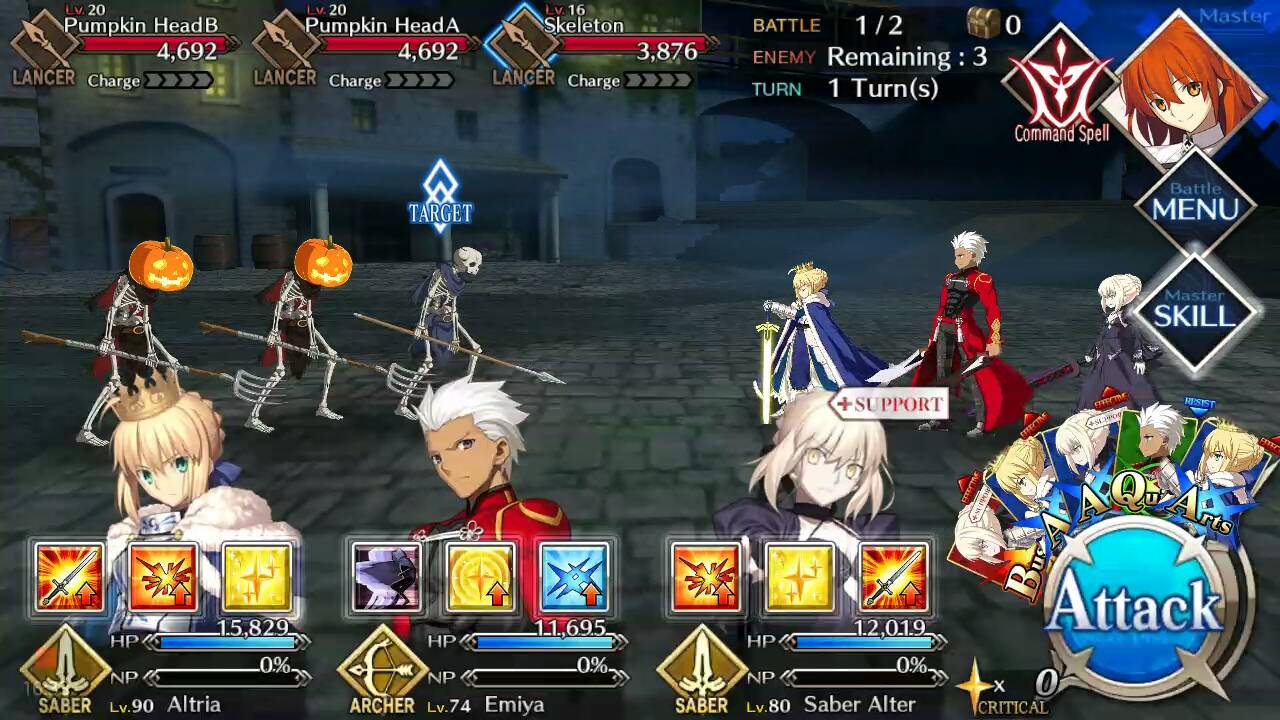
Task: Use Saber Alter's yellow star skill
Action: click(x=799, y=577)
